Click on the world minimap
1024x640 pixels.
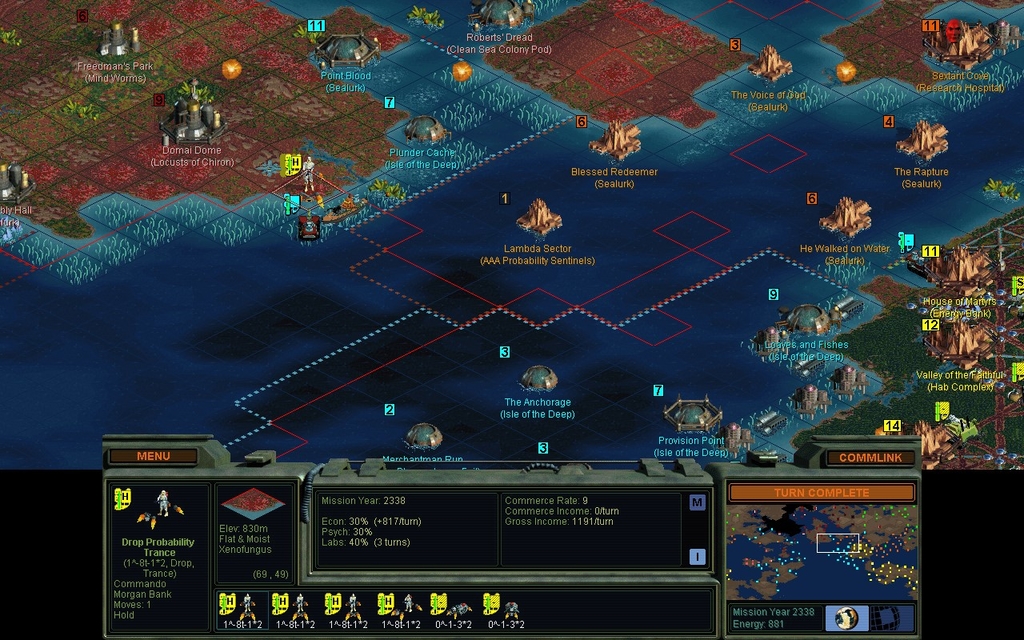(820, 551)
